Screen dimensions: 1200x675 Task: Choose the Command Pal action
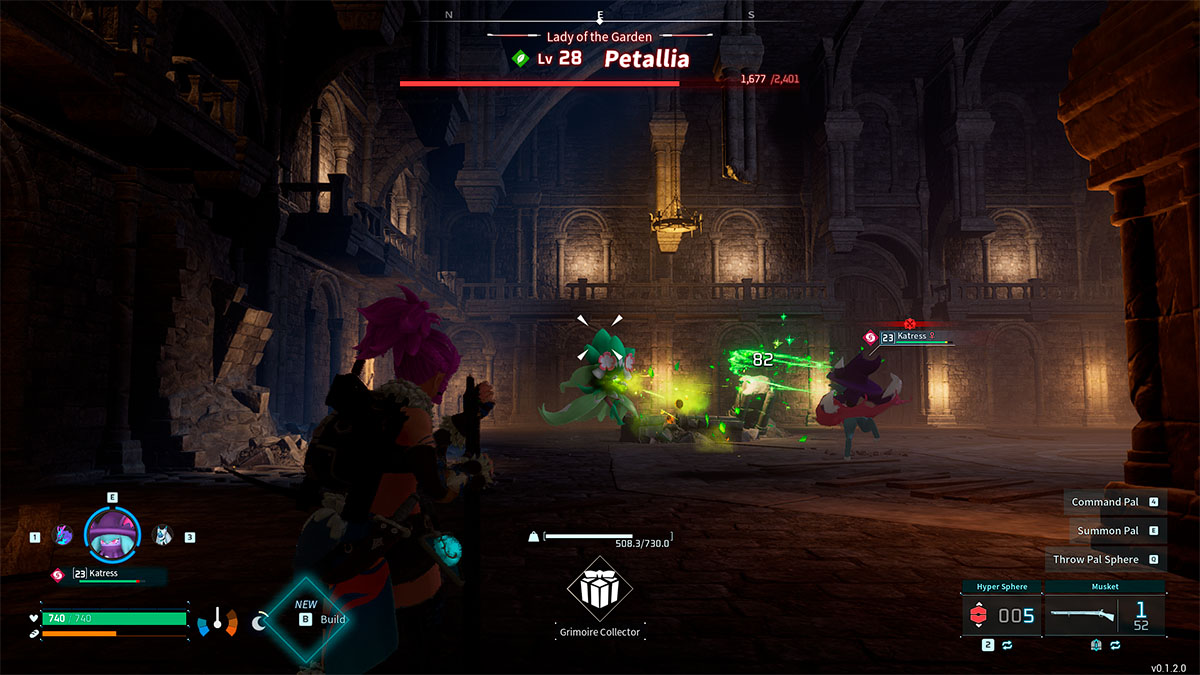click(x=1104, y=502)
